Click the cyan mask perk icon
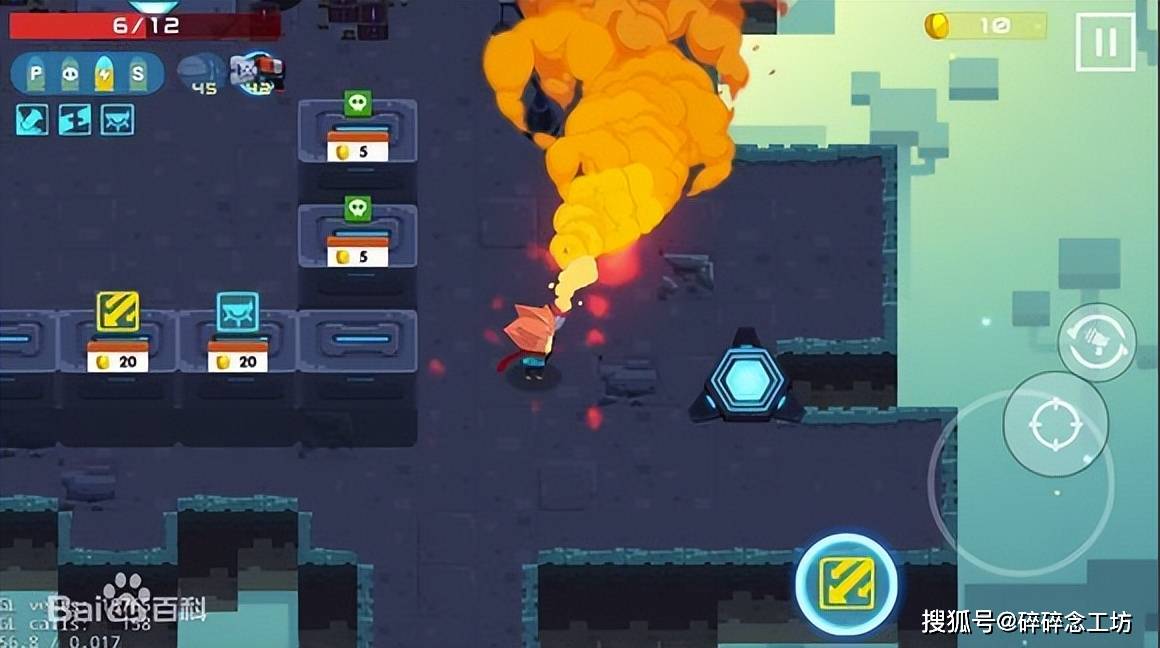The height and width of the screenshot is (648, 1160). [117, 120]
